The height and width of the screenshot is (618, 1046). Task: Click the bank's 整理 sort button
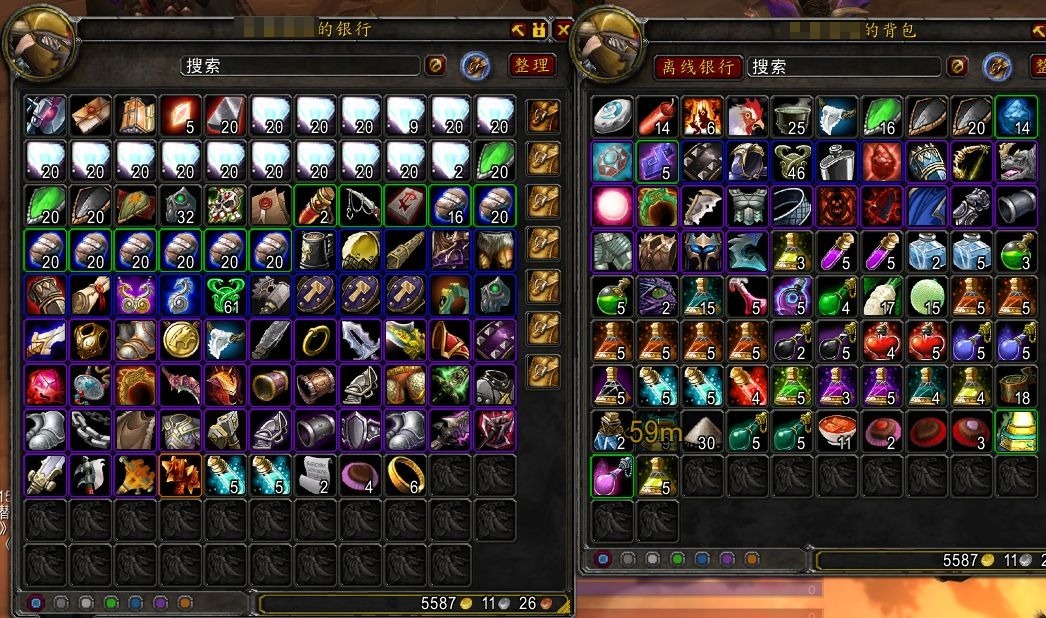point(532,65)
